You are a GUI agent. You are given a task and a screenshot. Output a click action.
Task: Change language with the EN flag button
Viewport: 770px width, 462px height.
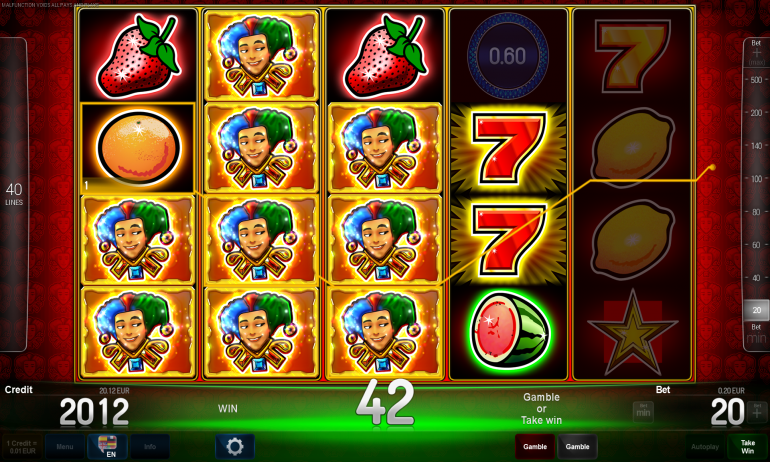click(x=106, y=446)
